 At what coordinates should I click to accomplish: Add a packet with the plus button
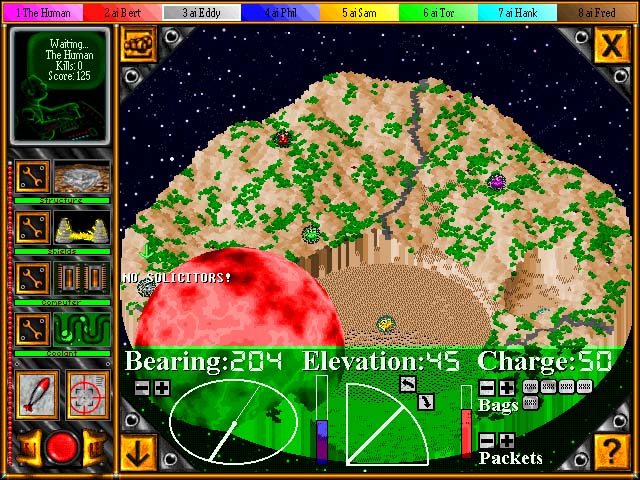coord(507,440)
